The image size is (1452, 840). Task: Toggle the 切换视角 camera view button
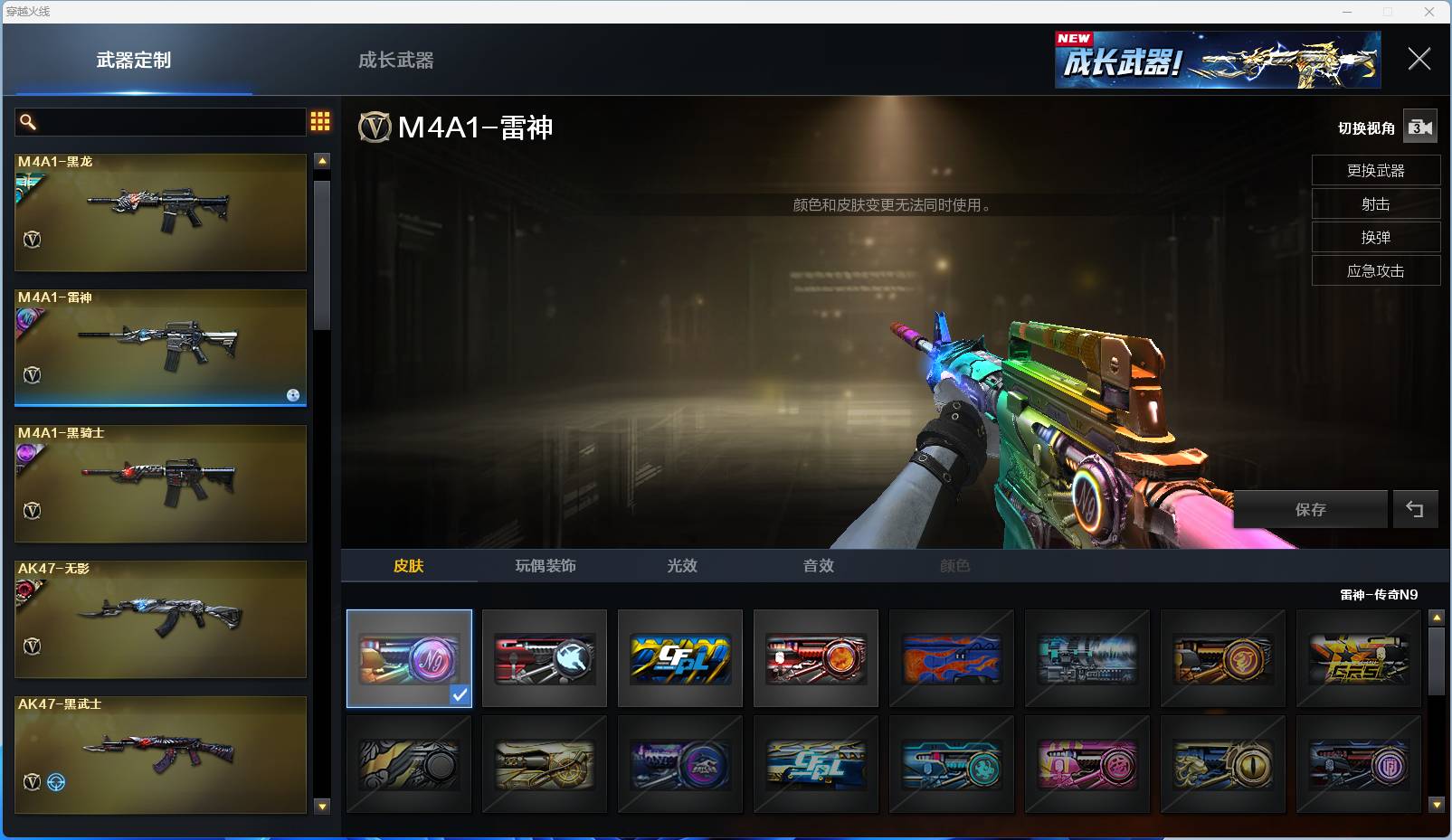tap(1419, 127)
